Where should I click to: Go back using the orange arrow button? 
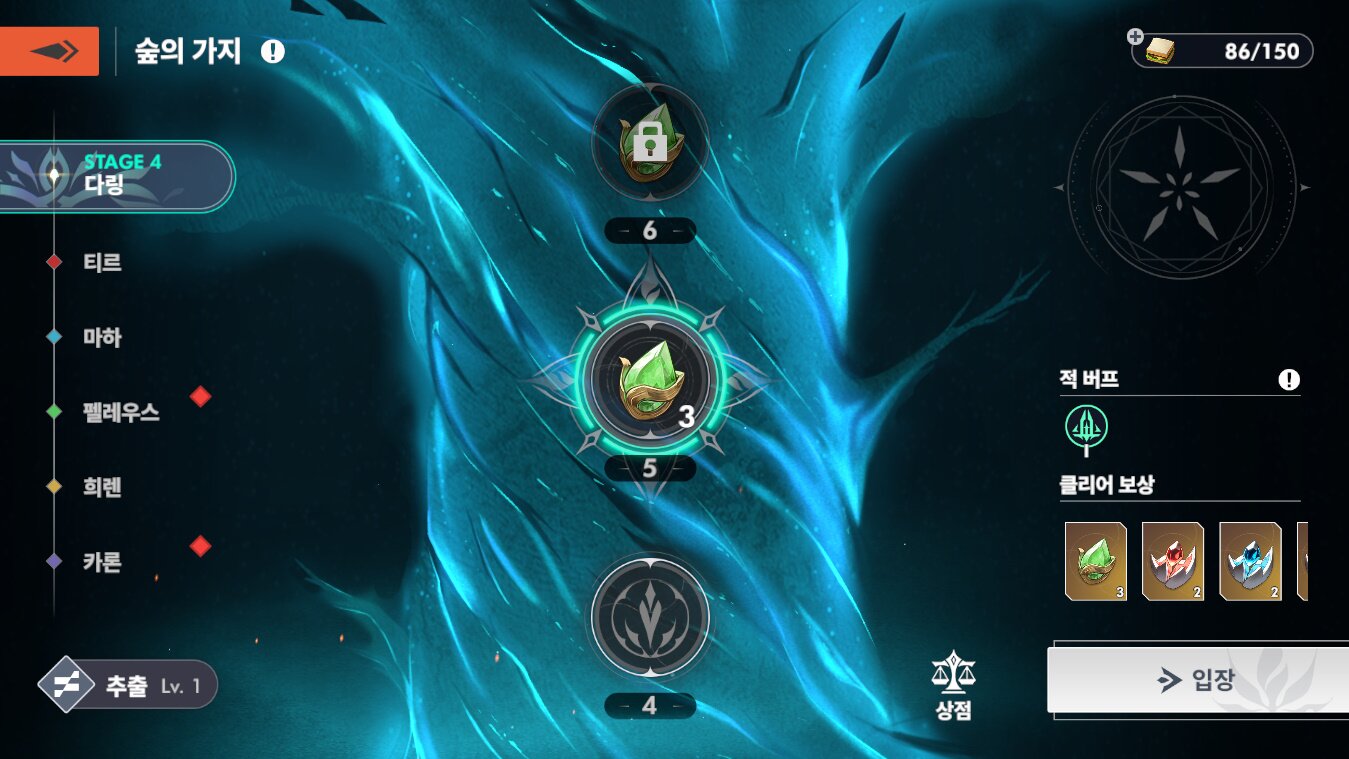(x=49, y=51)
